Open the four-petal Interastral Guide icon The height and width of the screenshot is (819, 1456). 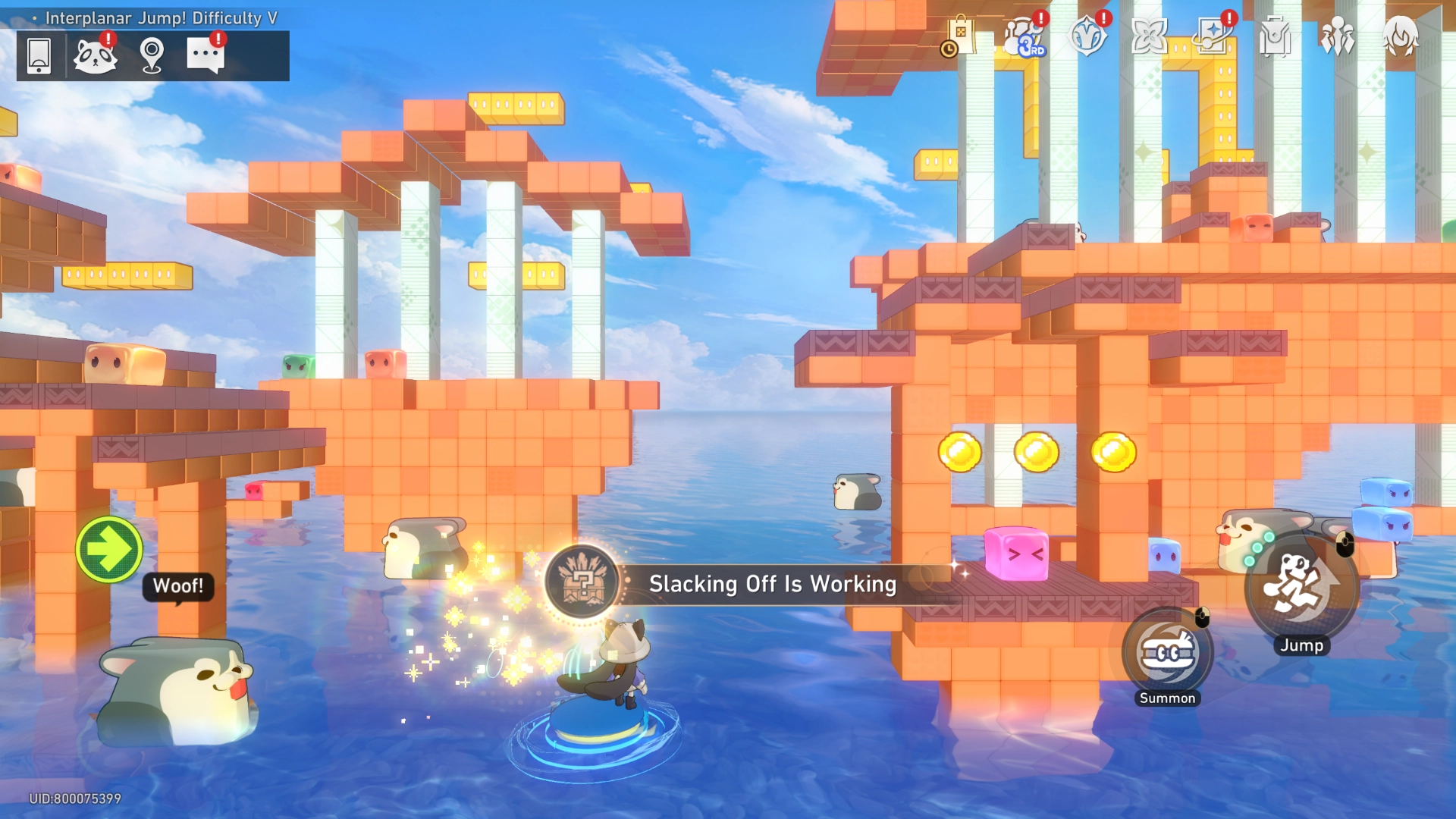pos(1151,36)
